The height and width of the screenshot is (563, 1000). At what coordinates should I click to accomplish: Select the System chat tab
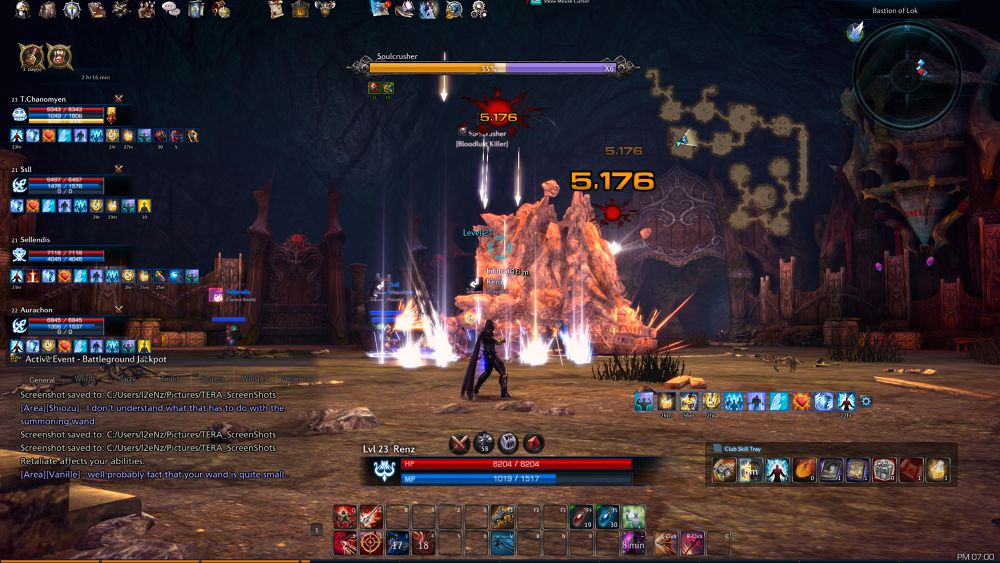coord(212,380)
